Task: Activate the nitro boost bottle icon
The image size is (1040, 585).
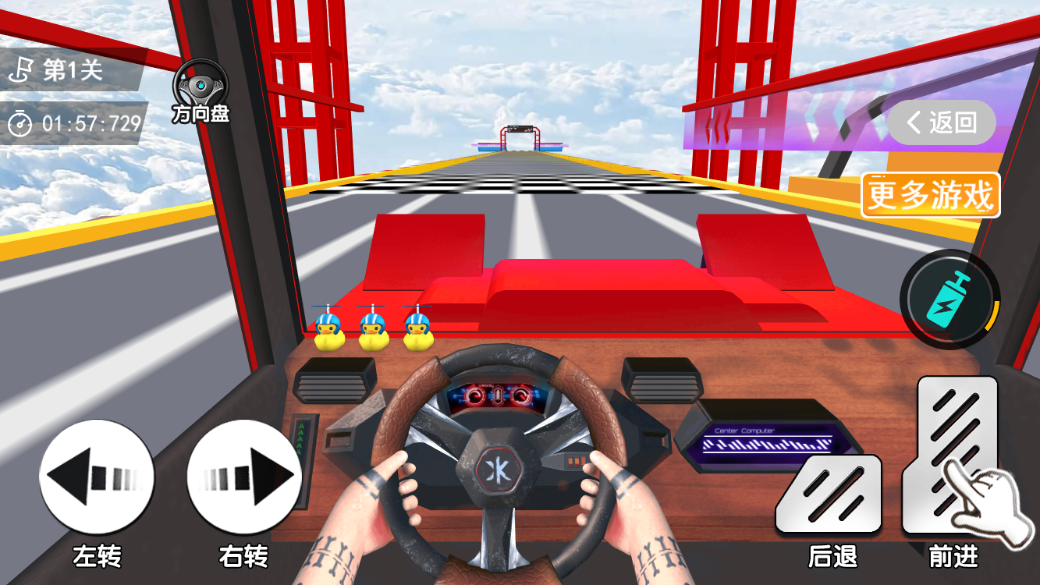Action: (949, 299)
